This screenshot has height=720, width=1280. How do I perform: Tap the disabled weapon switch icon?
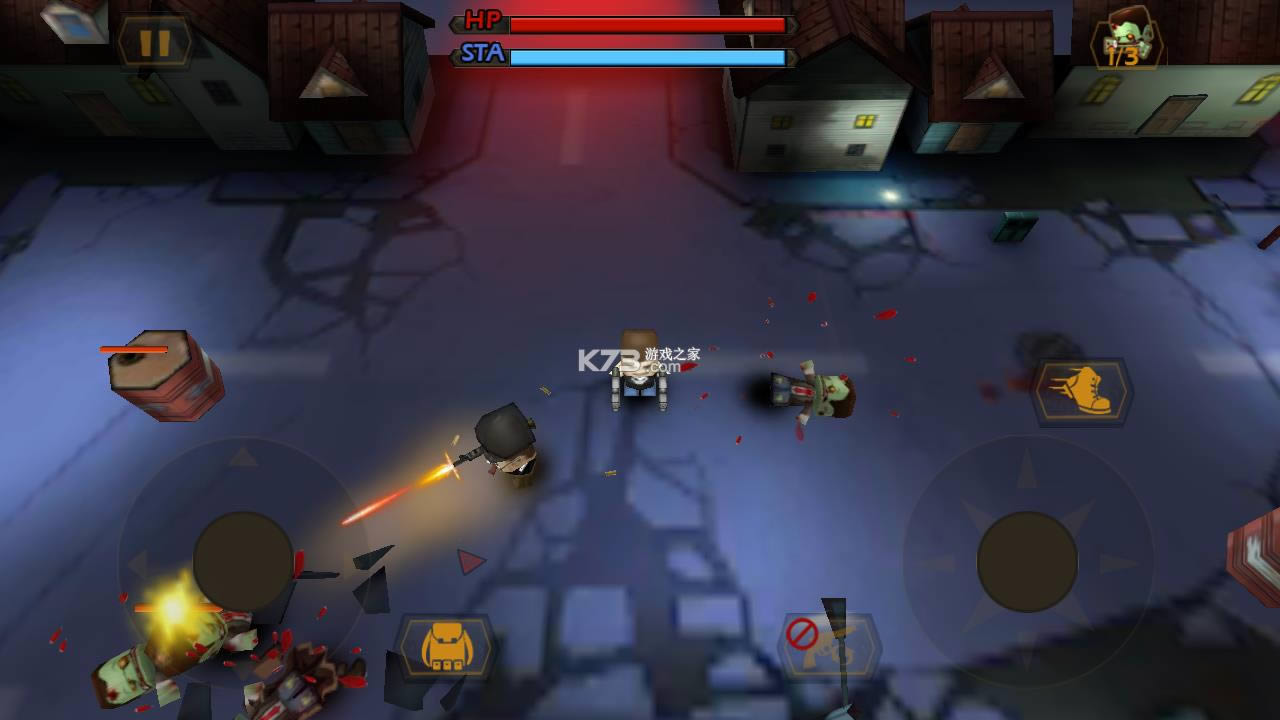829,646
